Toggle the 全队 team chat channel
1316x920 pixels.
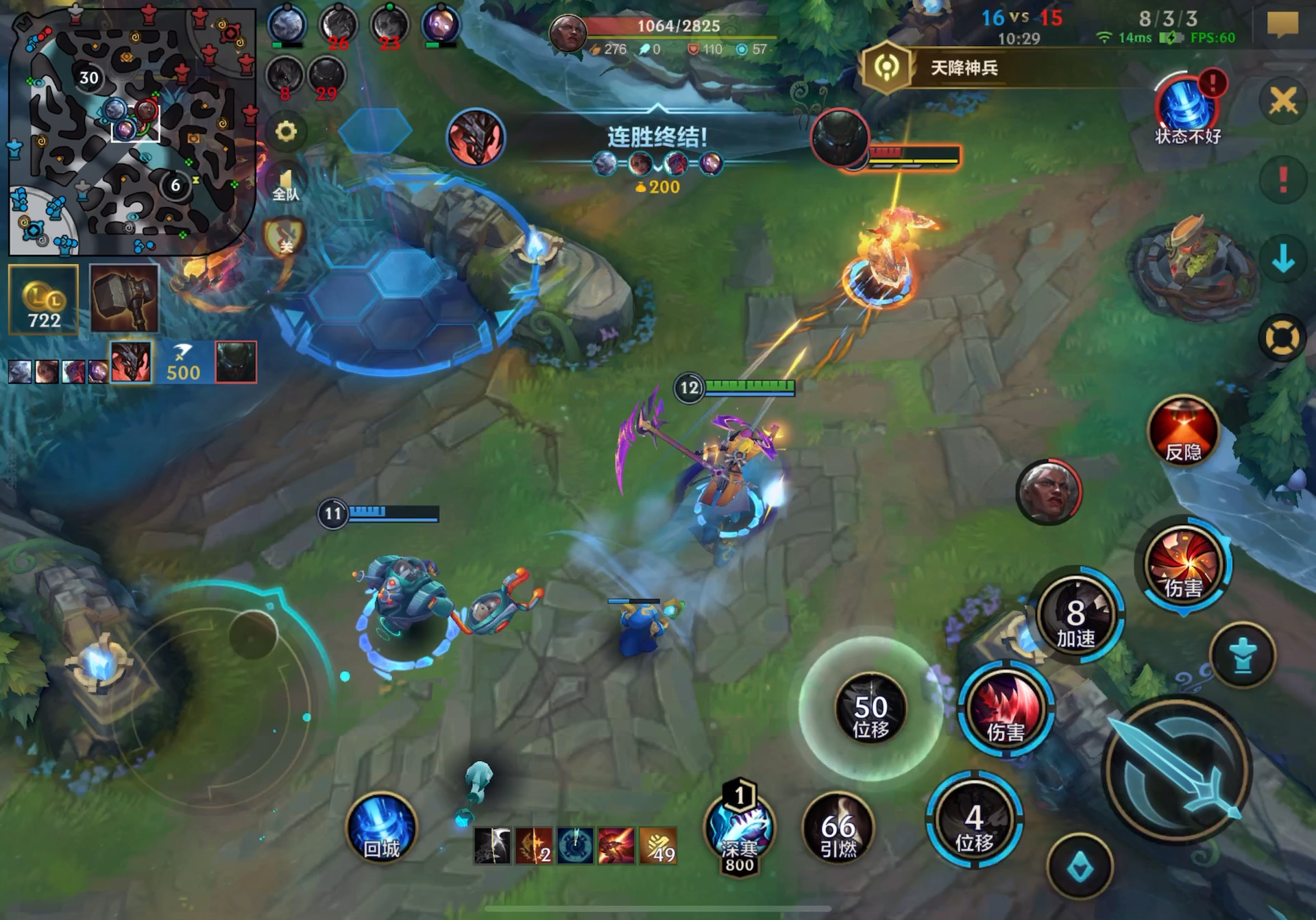(x=286, y=184)
